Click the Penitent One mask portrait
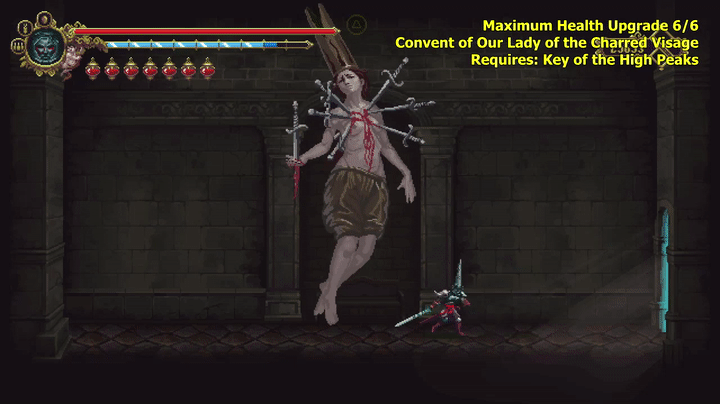 coord(44,43)
